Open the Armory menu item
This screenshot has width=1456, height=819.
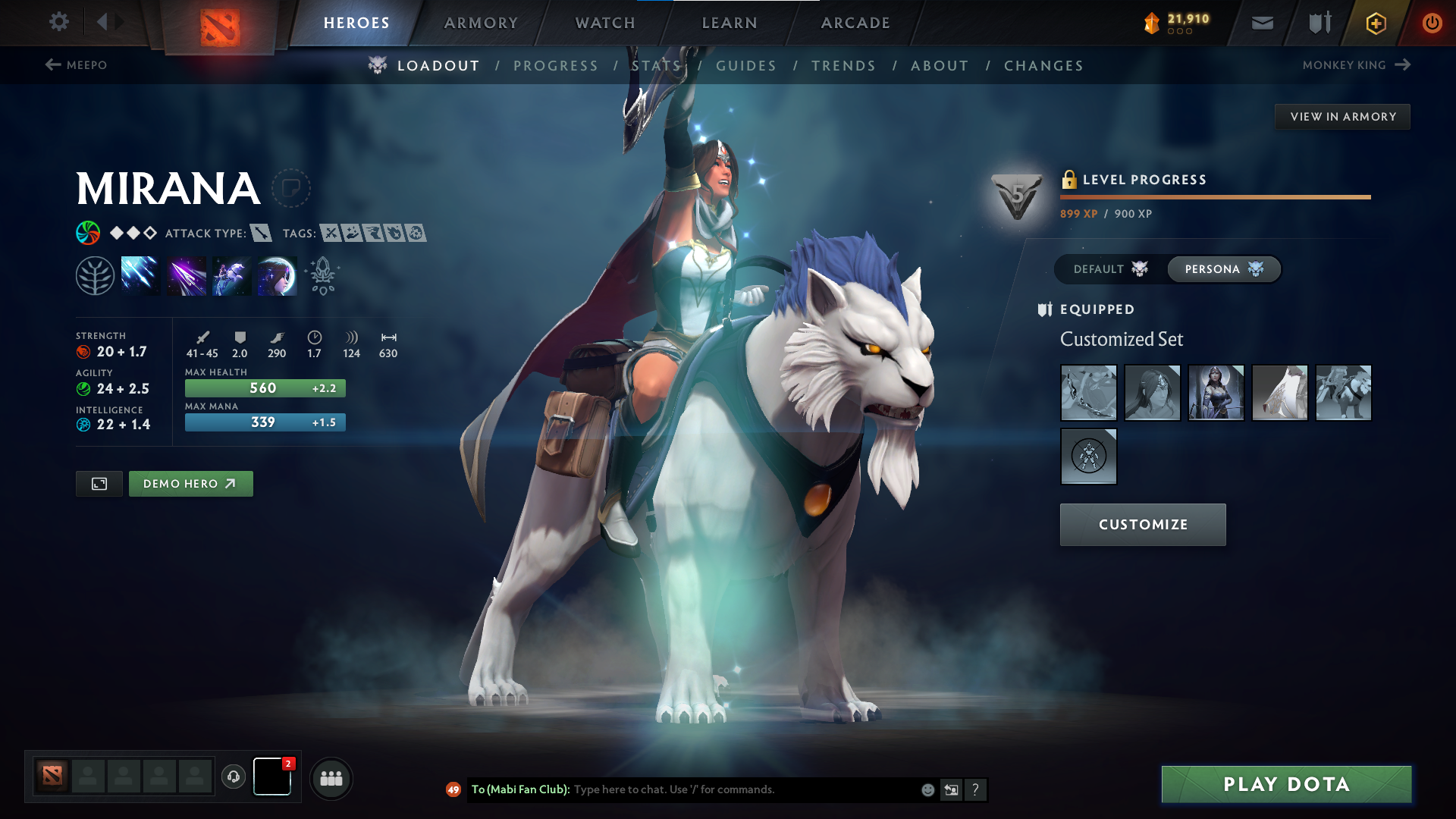[x=480, y=23]
